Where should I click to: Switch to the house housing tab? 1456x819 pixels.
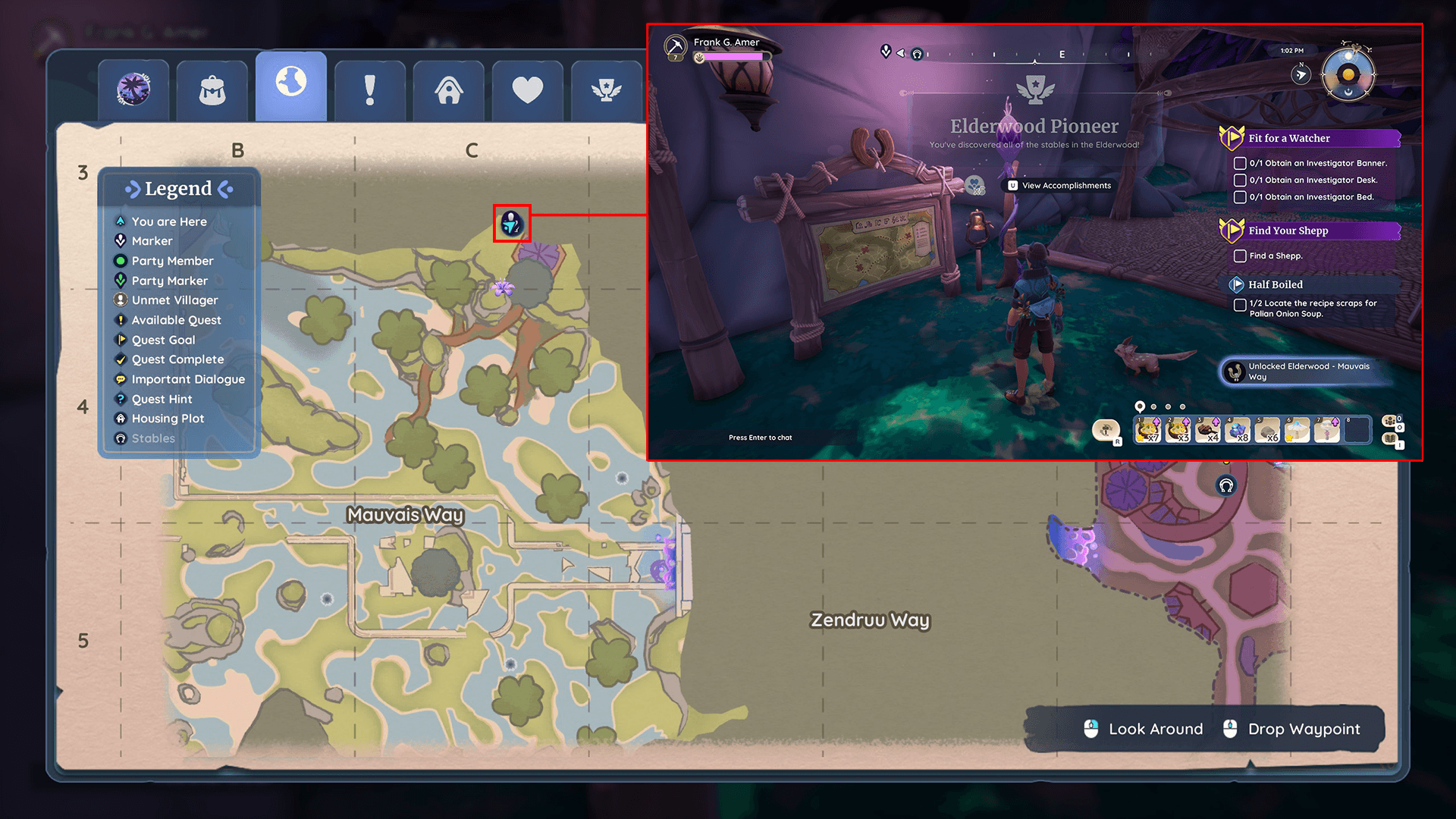click(x=449, y=90)
